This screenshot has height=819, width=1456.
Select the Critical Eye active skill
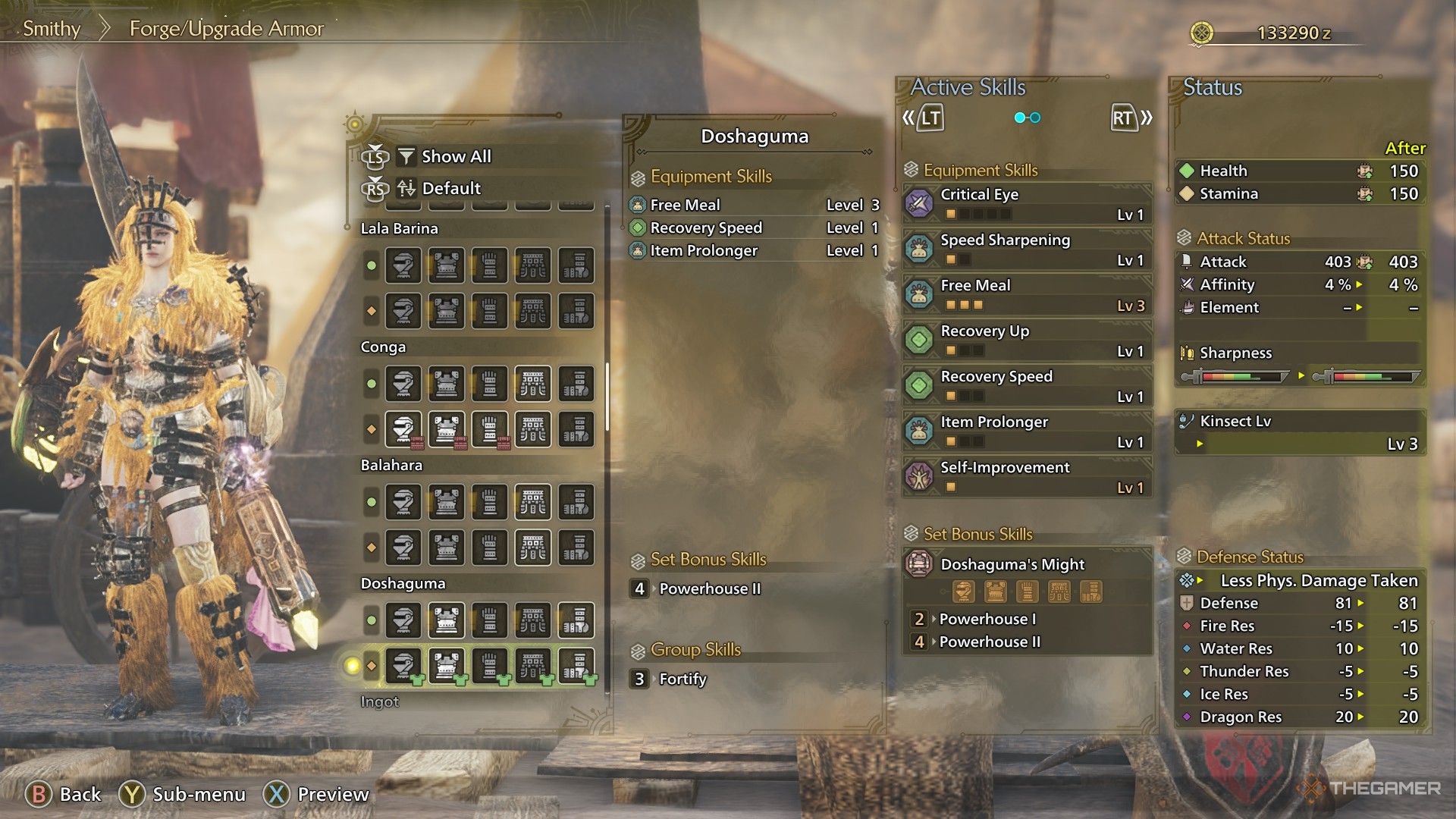click(x=1027, y=203)
